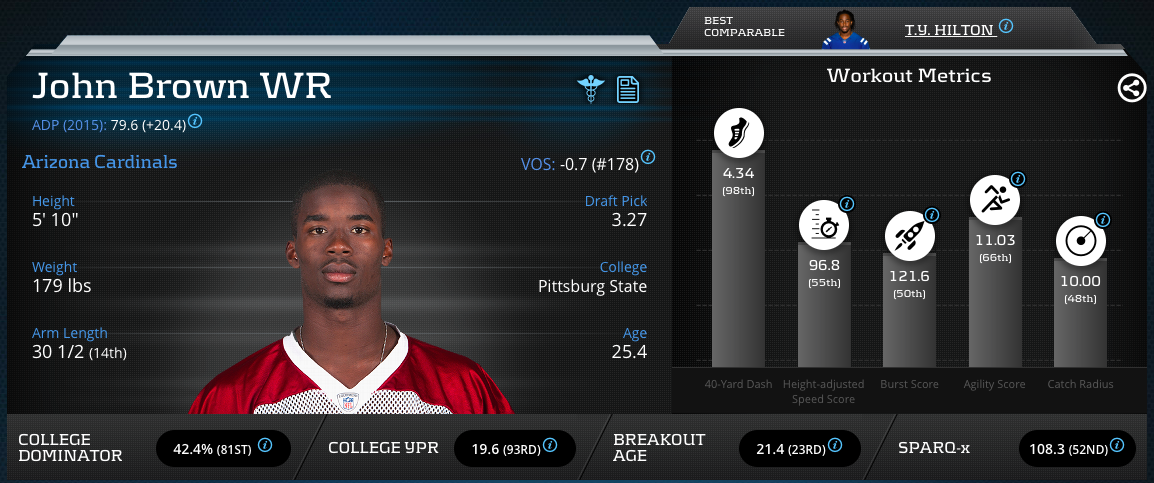Screen dimensions: 1154x483
Task: Show info for SPARQ-x score
Action: point(1118,446)
